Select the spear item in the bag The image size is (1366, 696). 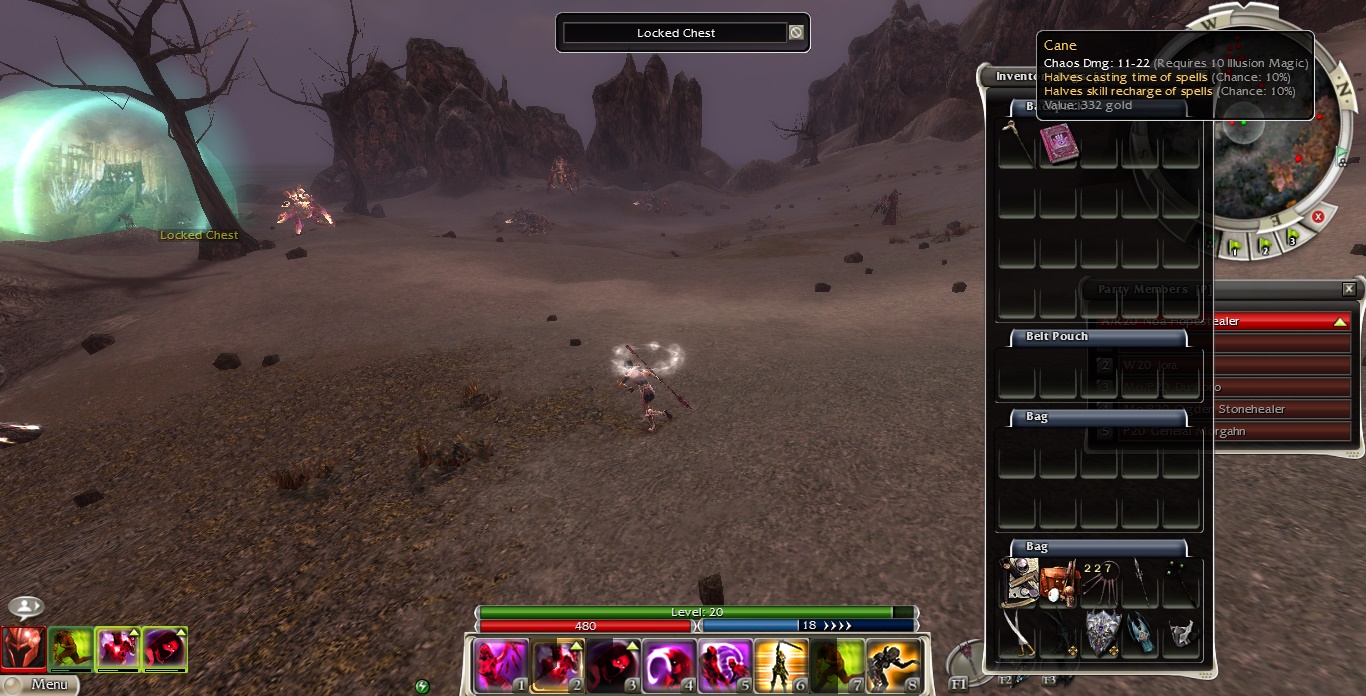1139,582
